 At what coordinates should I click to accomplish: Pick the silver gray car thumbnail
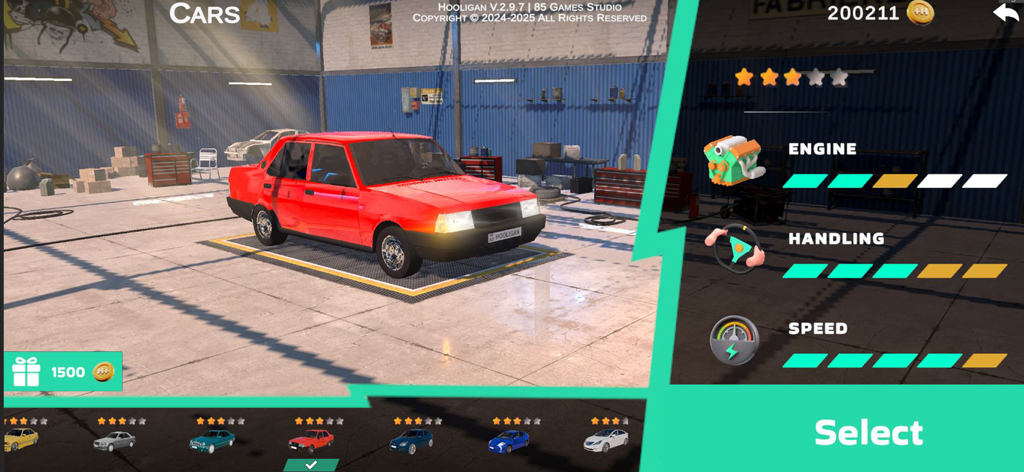click(114, 440)
